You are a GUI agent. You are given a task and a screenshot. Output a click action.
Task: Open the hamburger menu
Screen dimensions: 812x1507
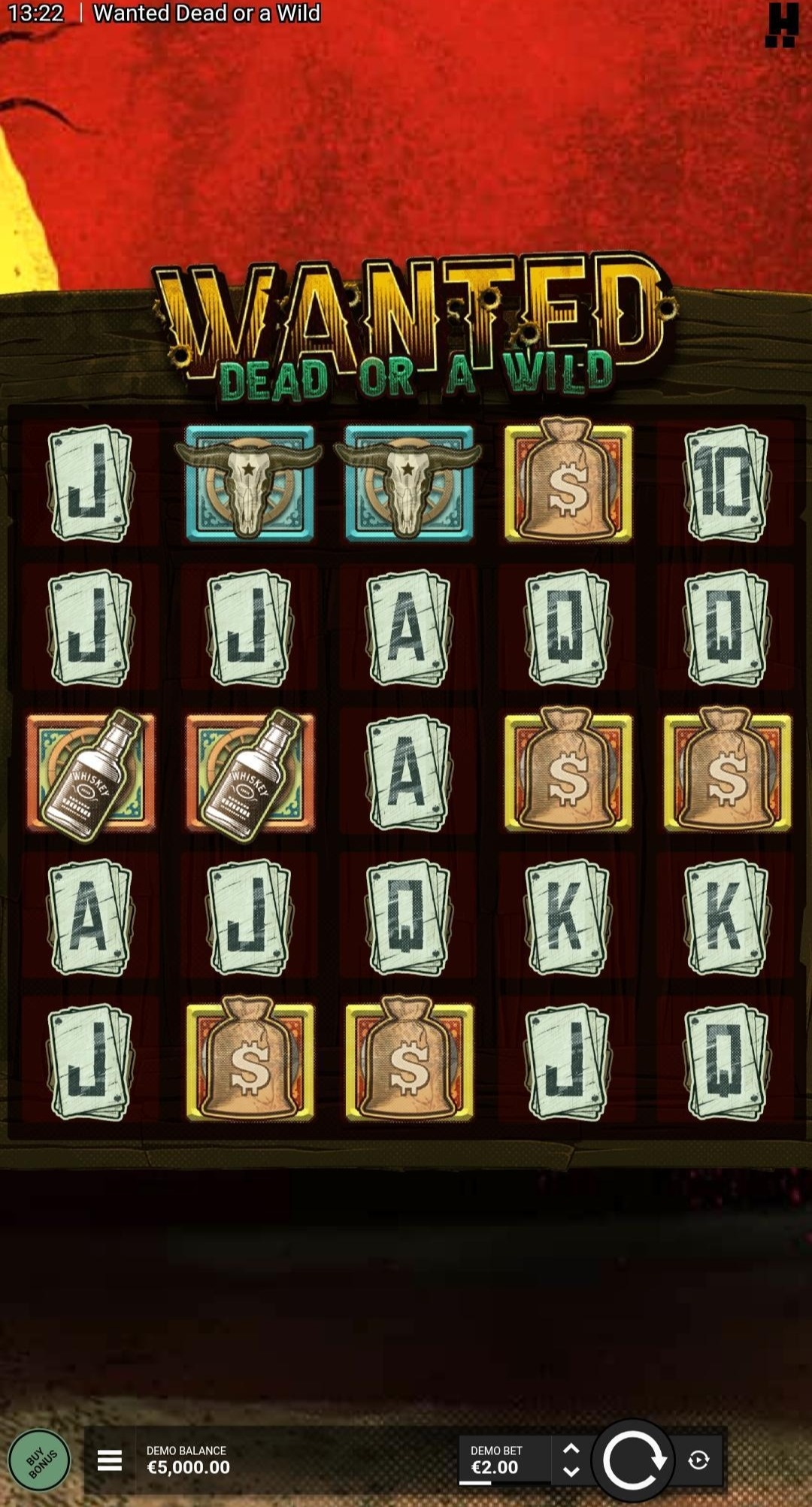coord(110,1460)
